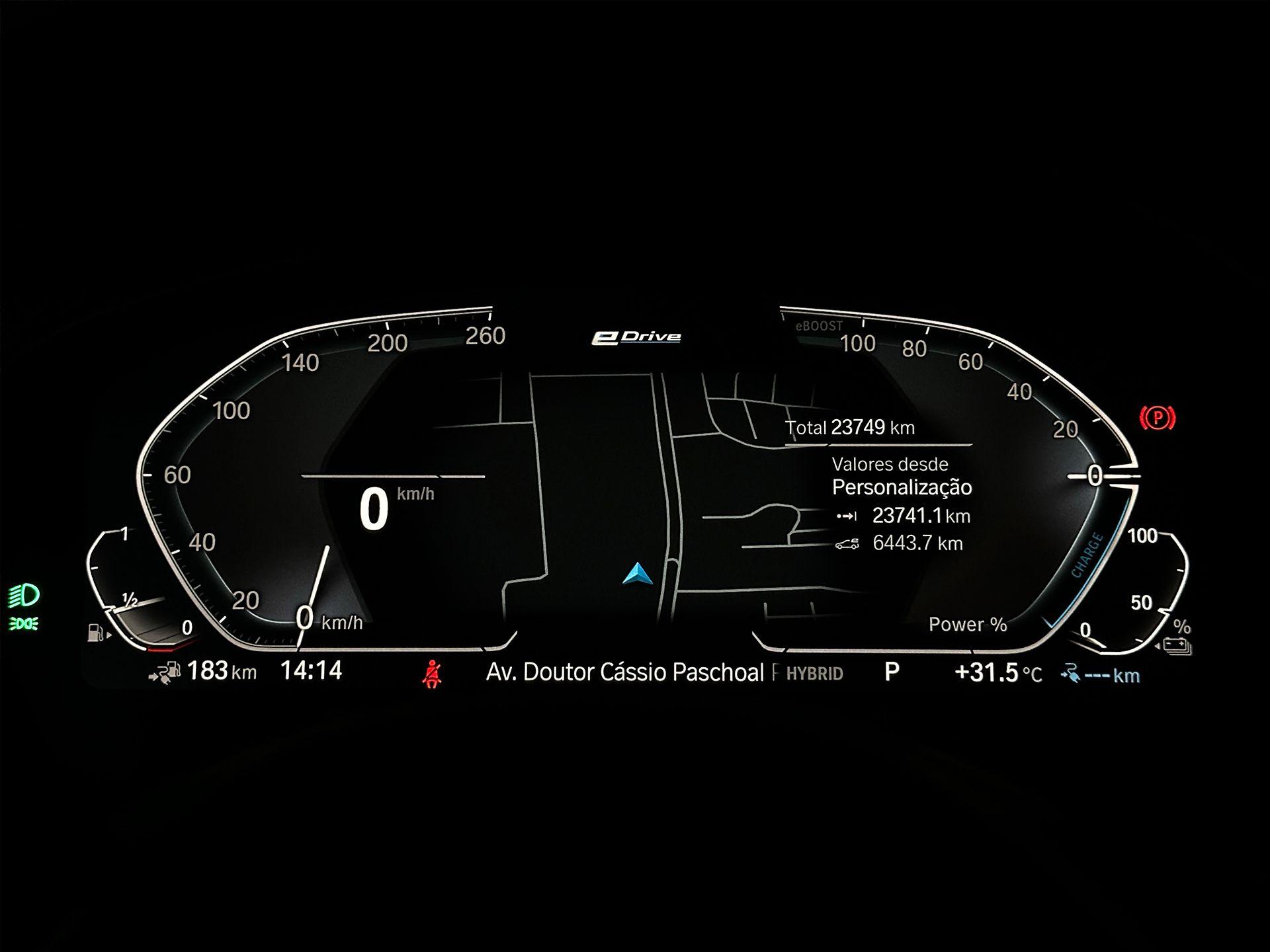Click the blue electric range plug icon
Image resolution: width=1270 pixels, height=952 pixels.
pos(1070,675)
